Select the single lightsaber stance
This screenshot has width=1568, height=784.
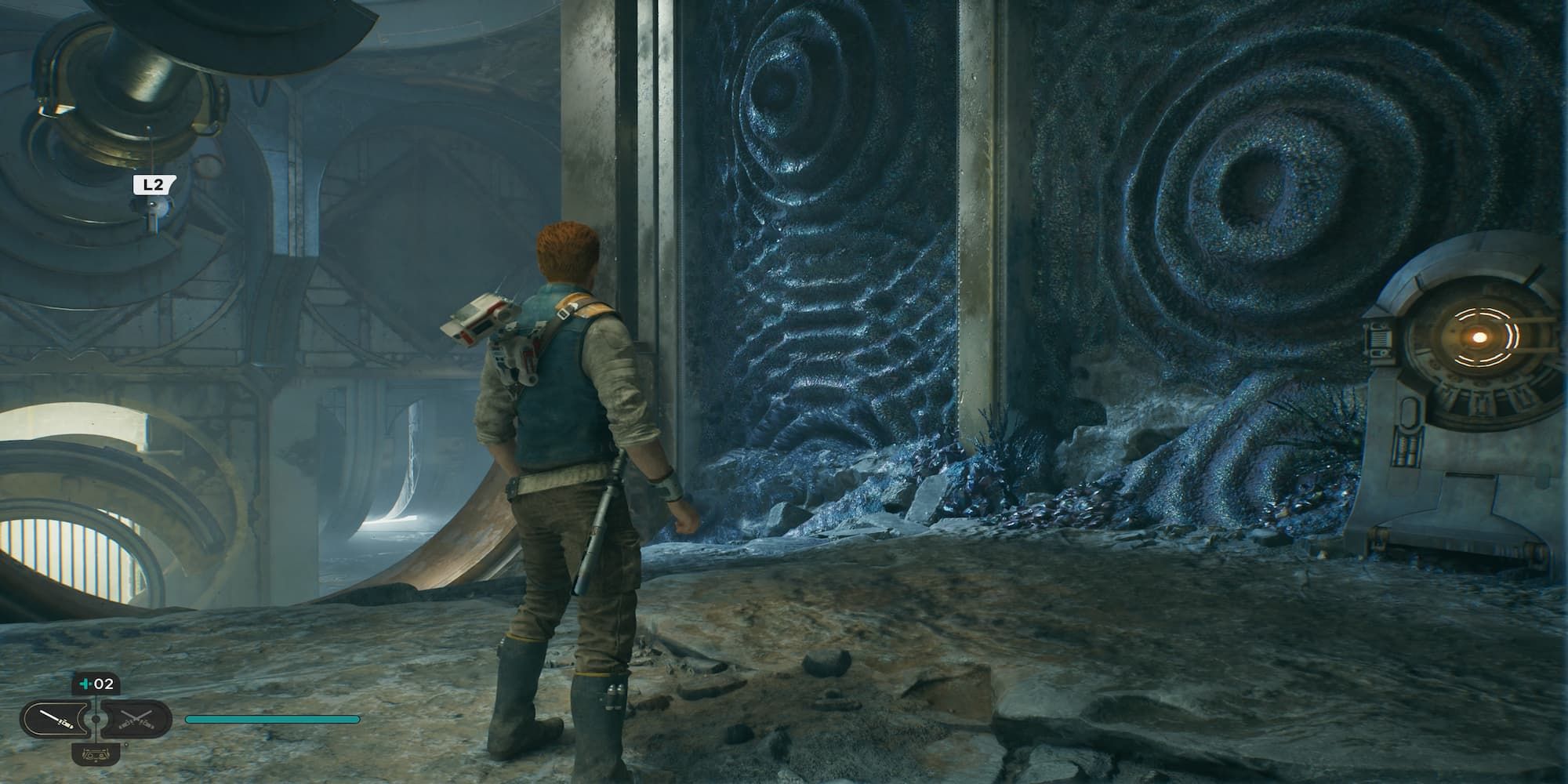(x=58, y=719)
